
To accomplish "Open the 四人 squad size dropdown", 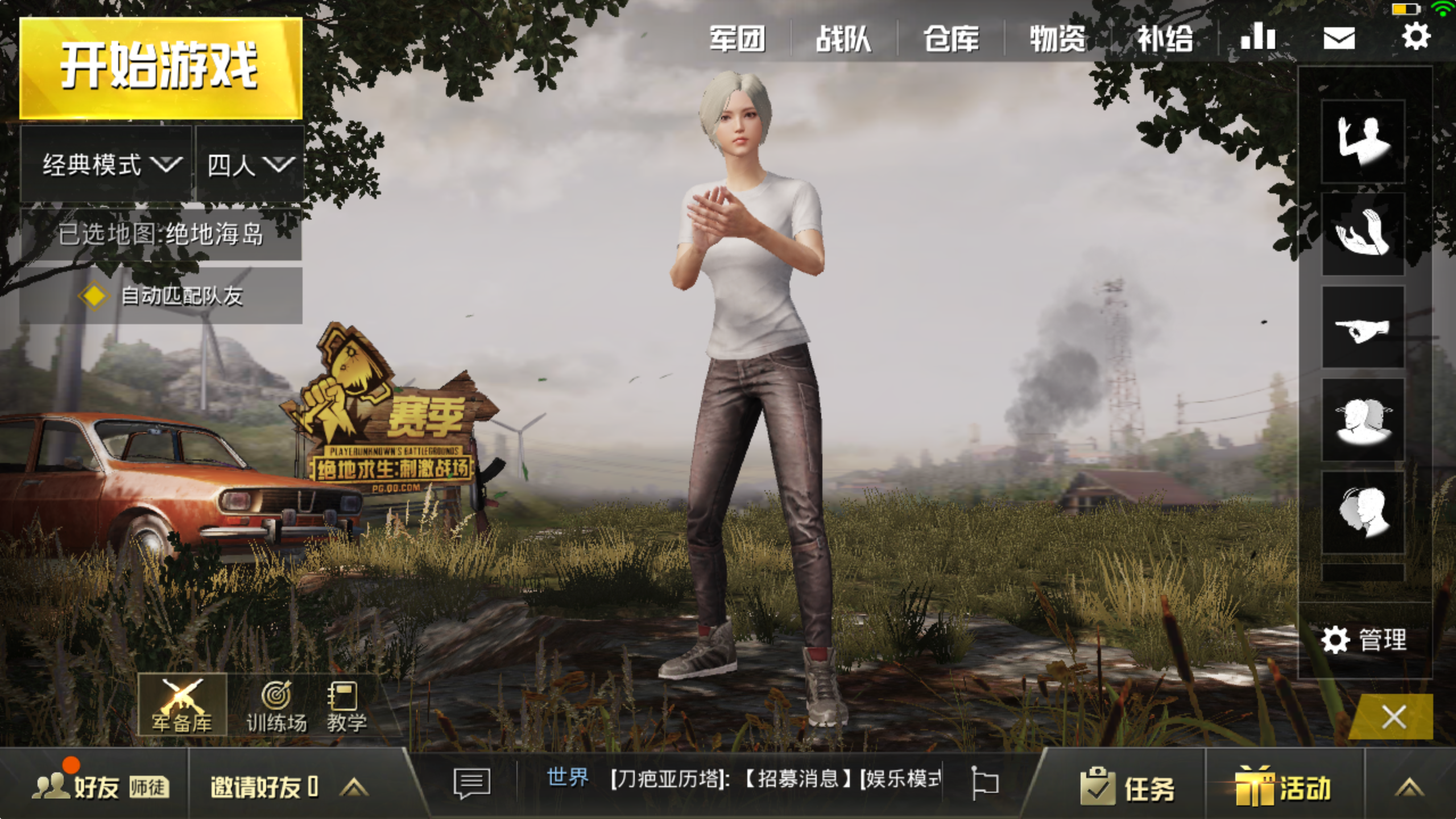I will click(249, 164).
